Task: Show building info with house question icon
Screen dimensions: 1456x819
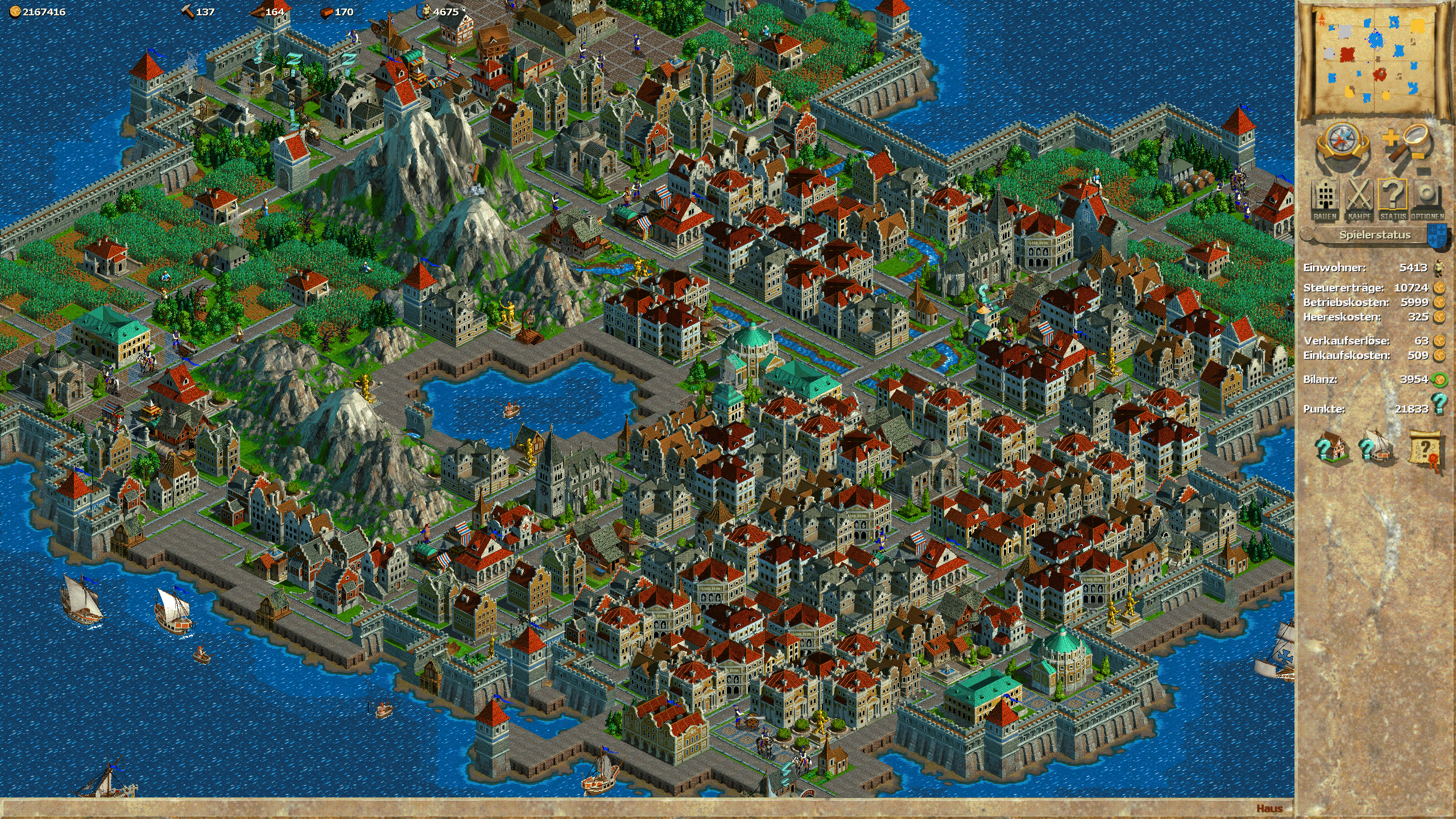Action: (1331, 448)
